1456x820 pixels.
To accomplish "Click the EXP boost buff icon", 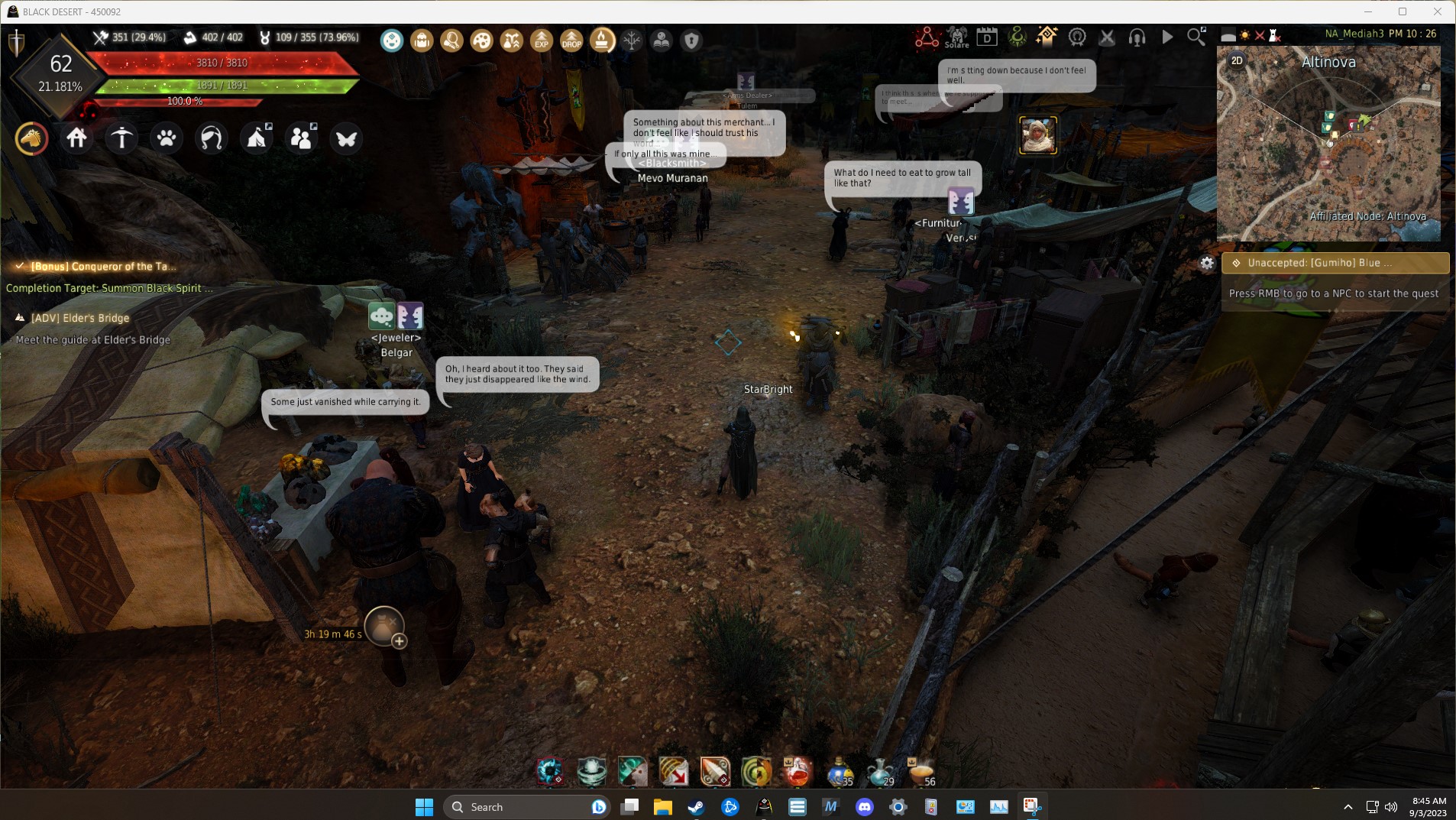I will 542,41.
